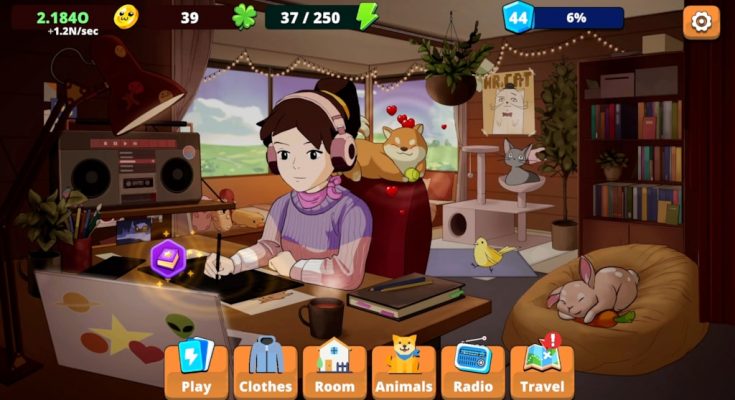Image resolution: width=735 pixels, height=400 pixels.
Task: Open the settings gear menu
Action: (x=701, y=21)
